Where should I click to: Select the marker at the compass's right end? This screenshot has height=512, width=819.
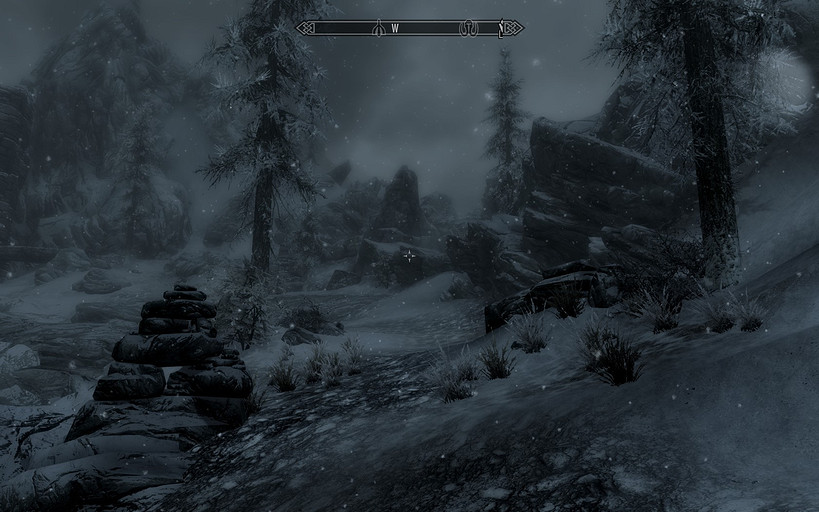click(x=501, y=28)
